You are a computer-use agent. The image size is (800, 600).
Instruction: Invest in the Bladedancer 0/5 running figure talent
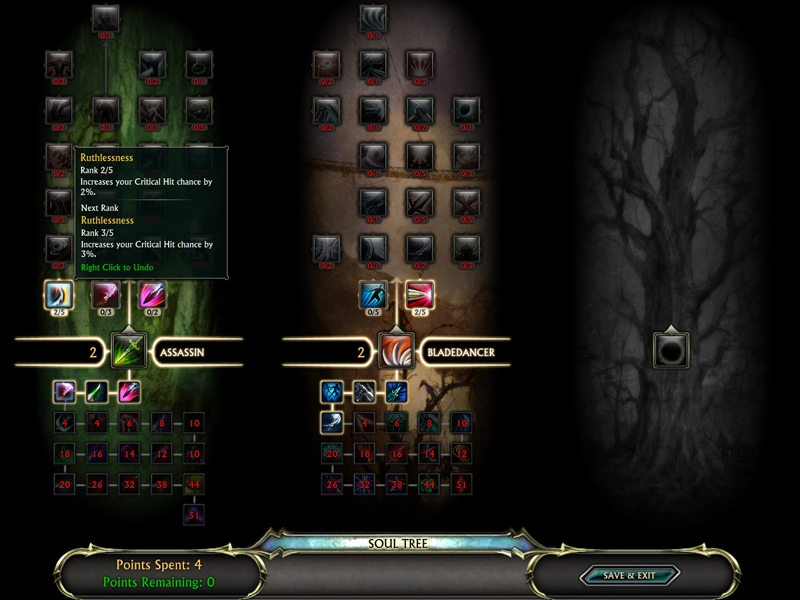(373, 294)
